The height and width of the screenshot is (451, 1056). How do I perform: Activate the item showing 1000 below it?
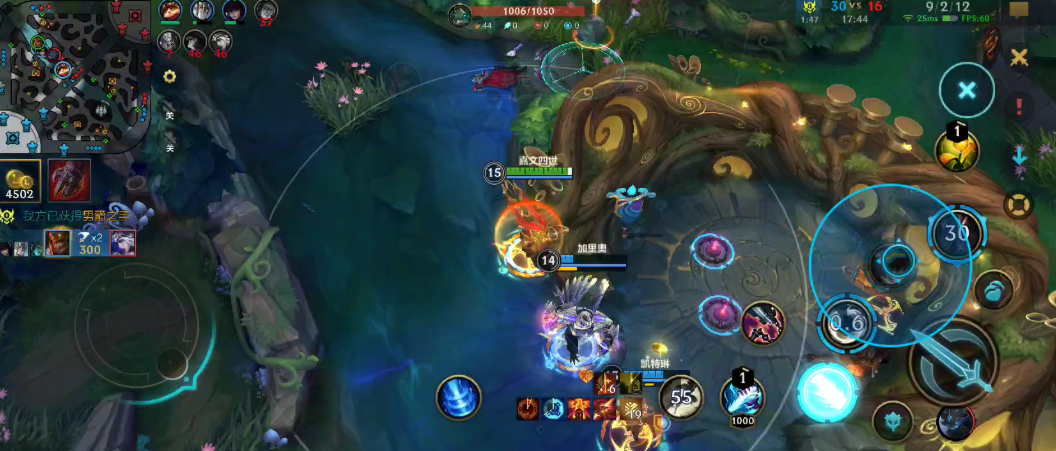(x=742, y=394)
